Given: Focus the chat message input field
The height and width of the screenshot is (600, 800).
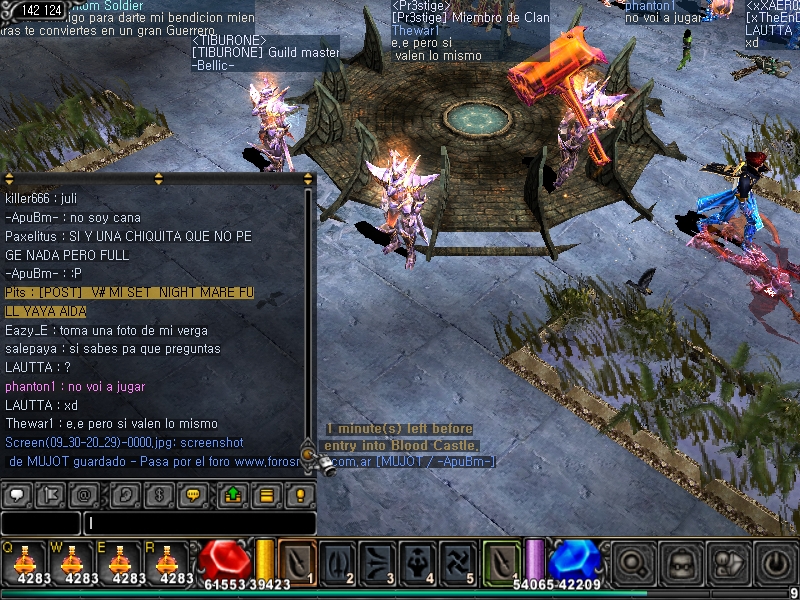Looking at the screenshot, I should tap(200, 523).
